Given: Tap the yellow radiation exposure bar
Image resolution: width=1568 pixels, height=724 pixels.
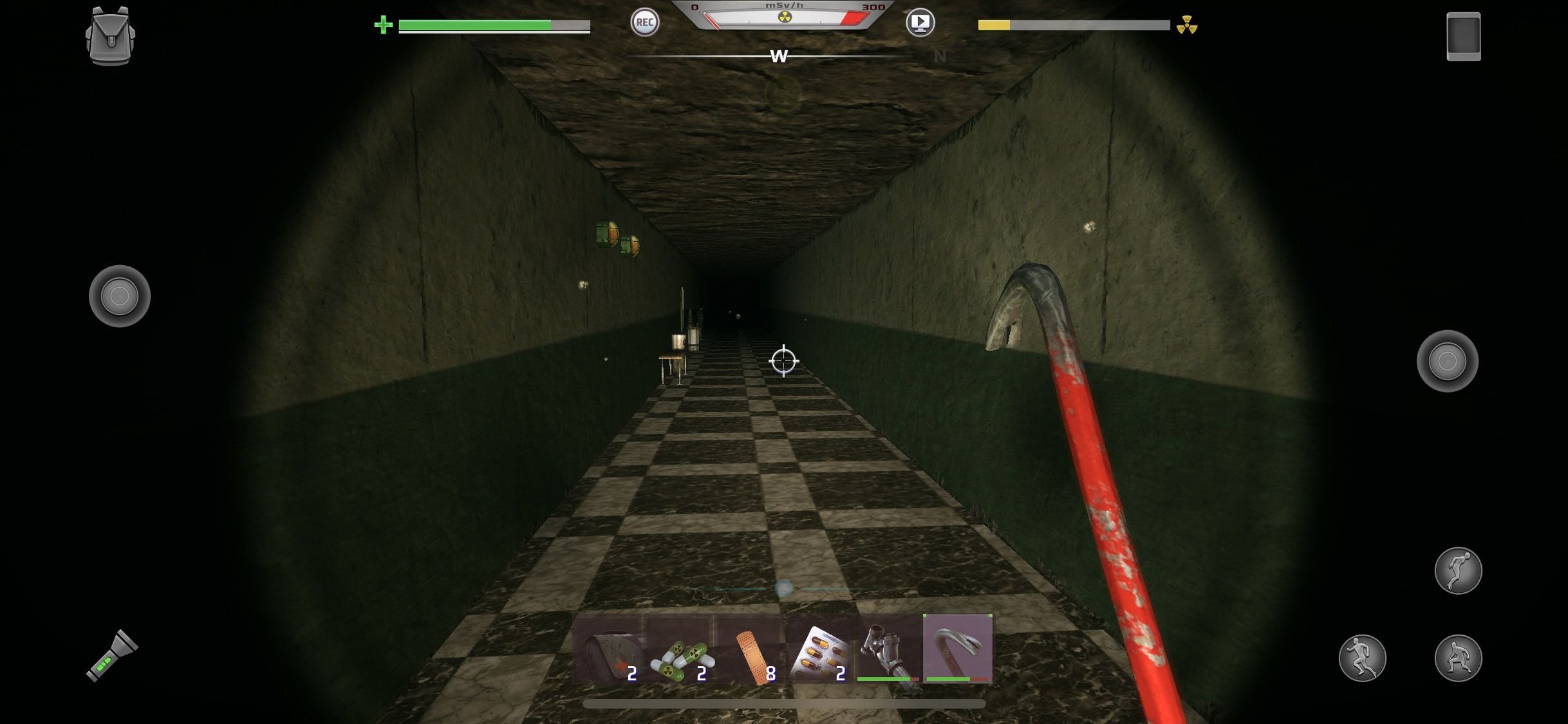Looking at the screenshot, I should point(994,26).
